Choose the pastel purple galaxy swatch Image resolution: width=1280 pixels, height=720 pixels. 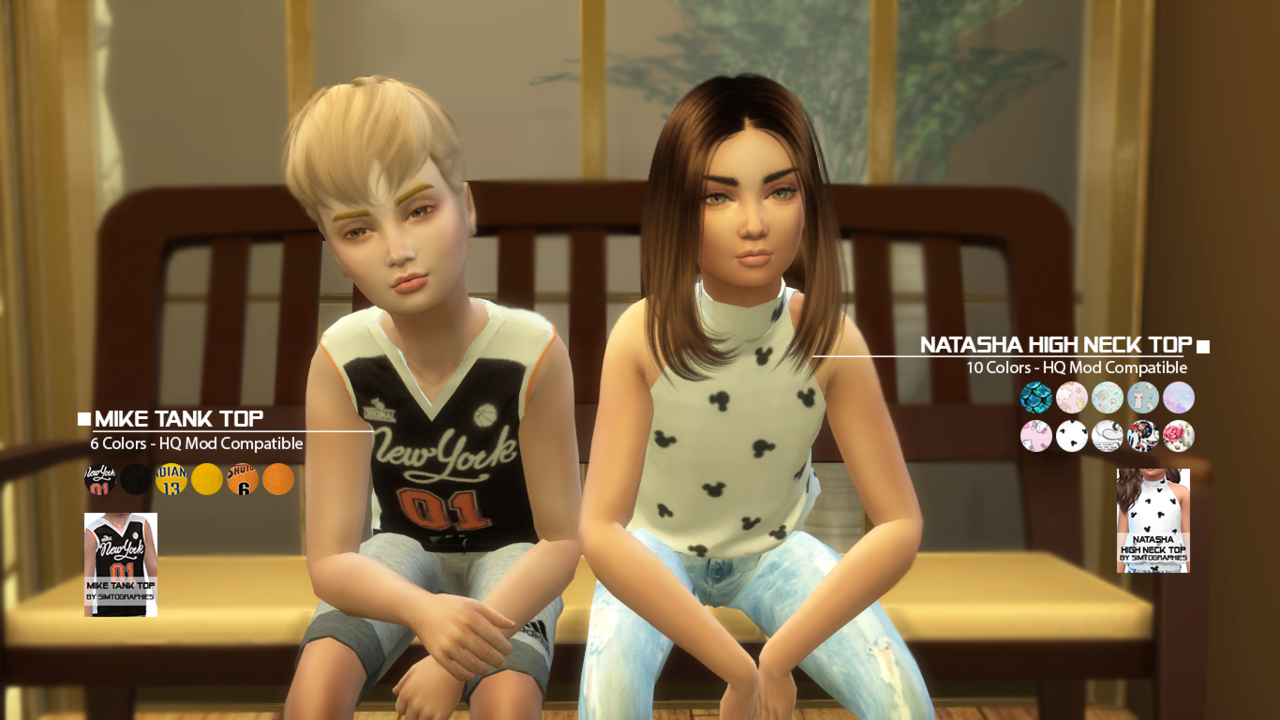(x=1179, y=398)
